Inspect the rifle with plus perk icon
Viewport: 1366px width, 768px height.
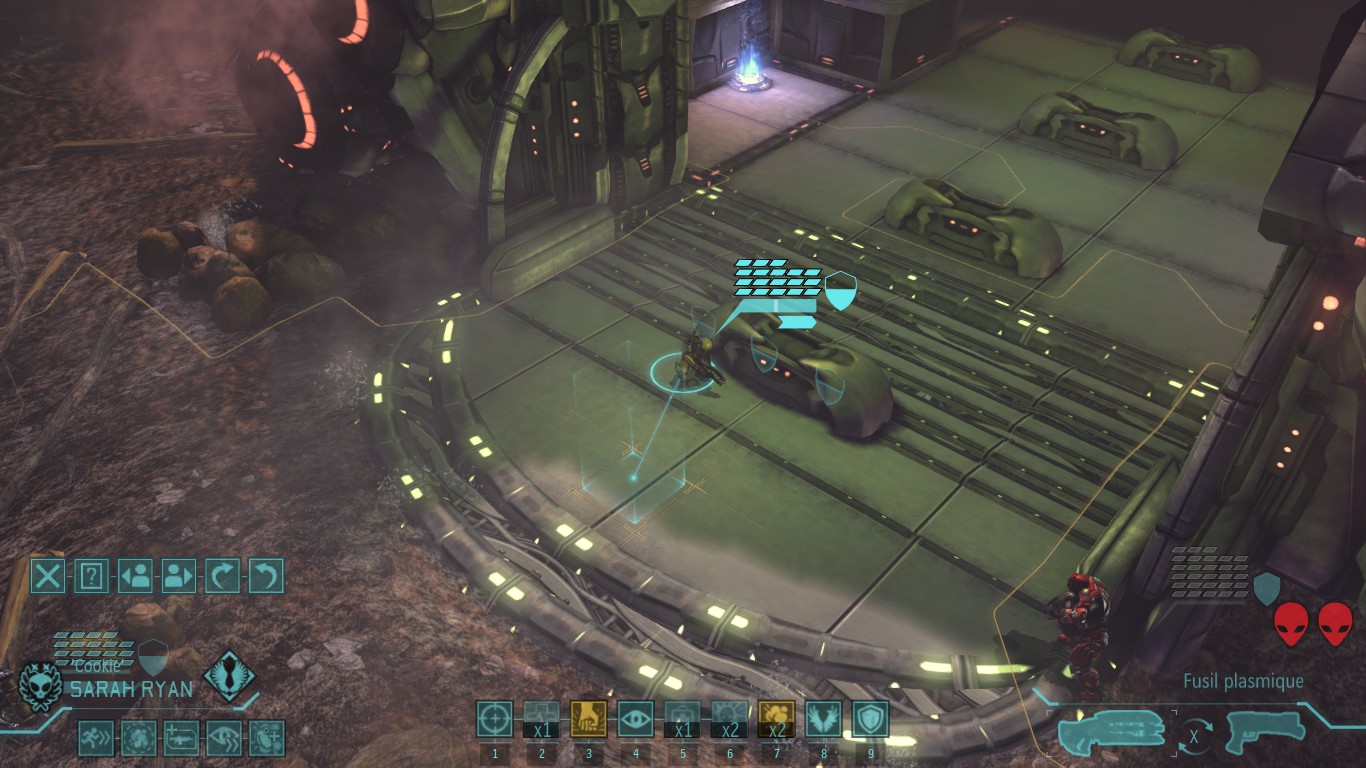point(181,738)
